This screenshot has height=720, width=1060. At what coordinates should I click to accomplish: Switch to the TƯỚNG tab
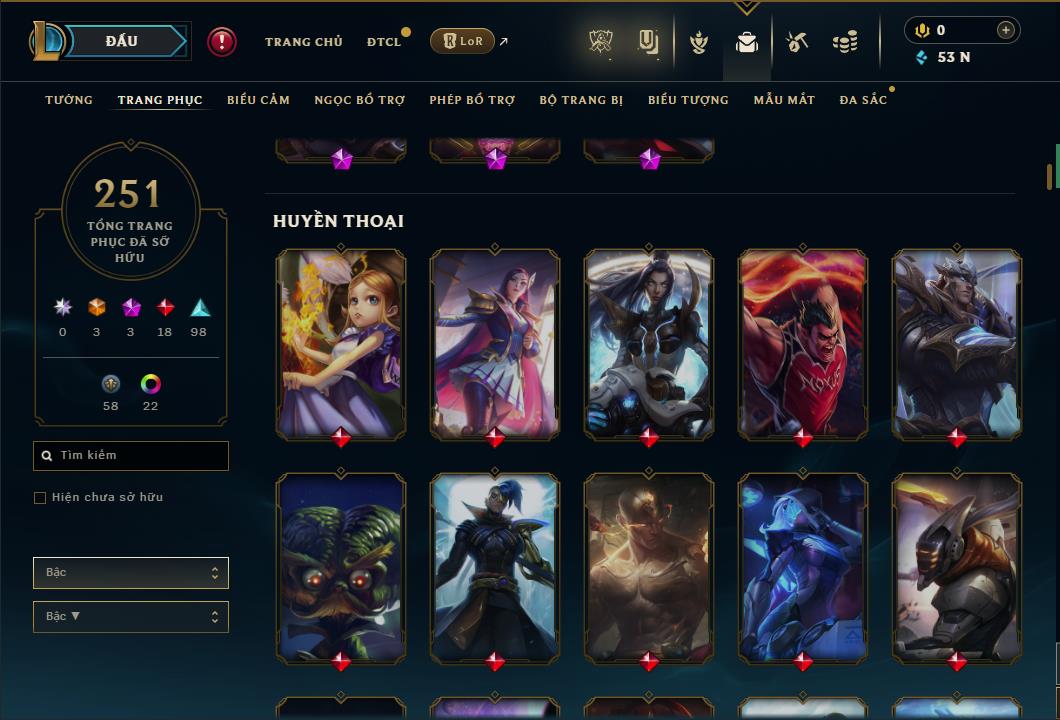pyautogui.click(x=69, y=100)
